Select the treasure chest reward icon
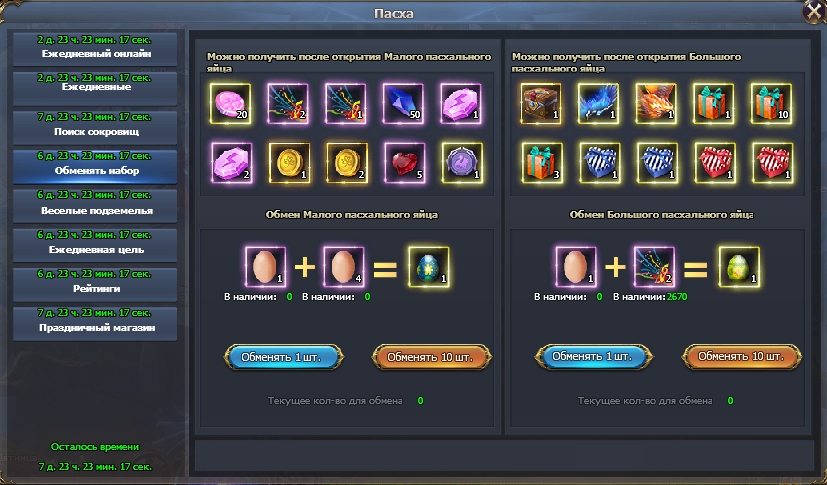This screenshot has width=827, height=485. pos(541,101)
